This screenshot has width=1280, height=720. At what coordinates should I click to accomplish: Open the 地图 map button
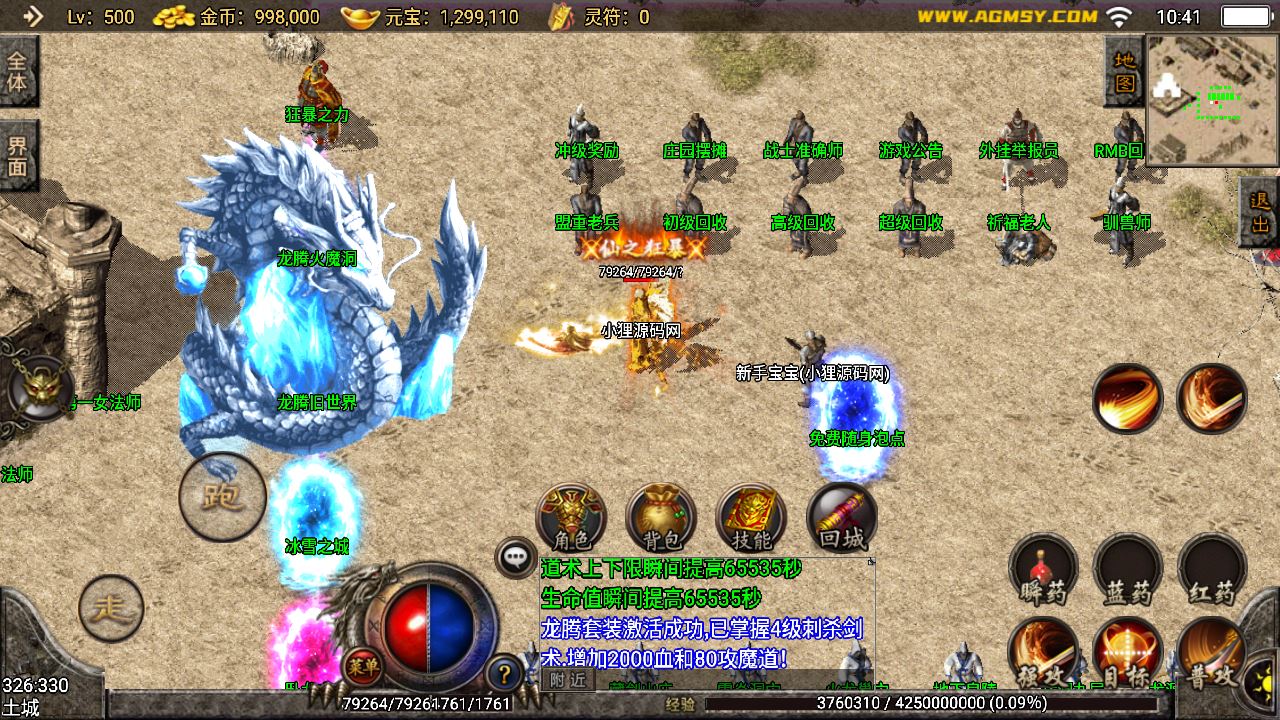(1125, 71)
